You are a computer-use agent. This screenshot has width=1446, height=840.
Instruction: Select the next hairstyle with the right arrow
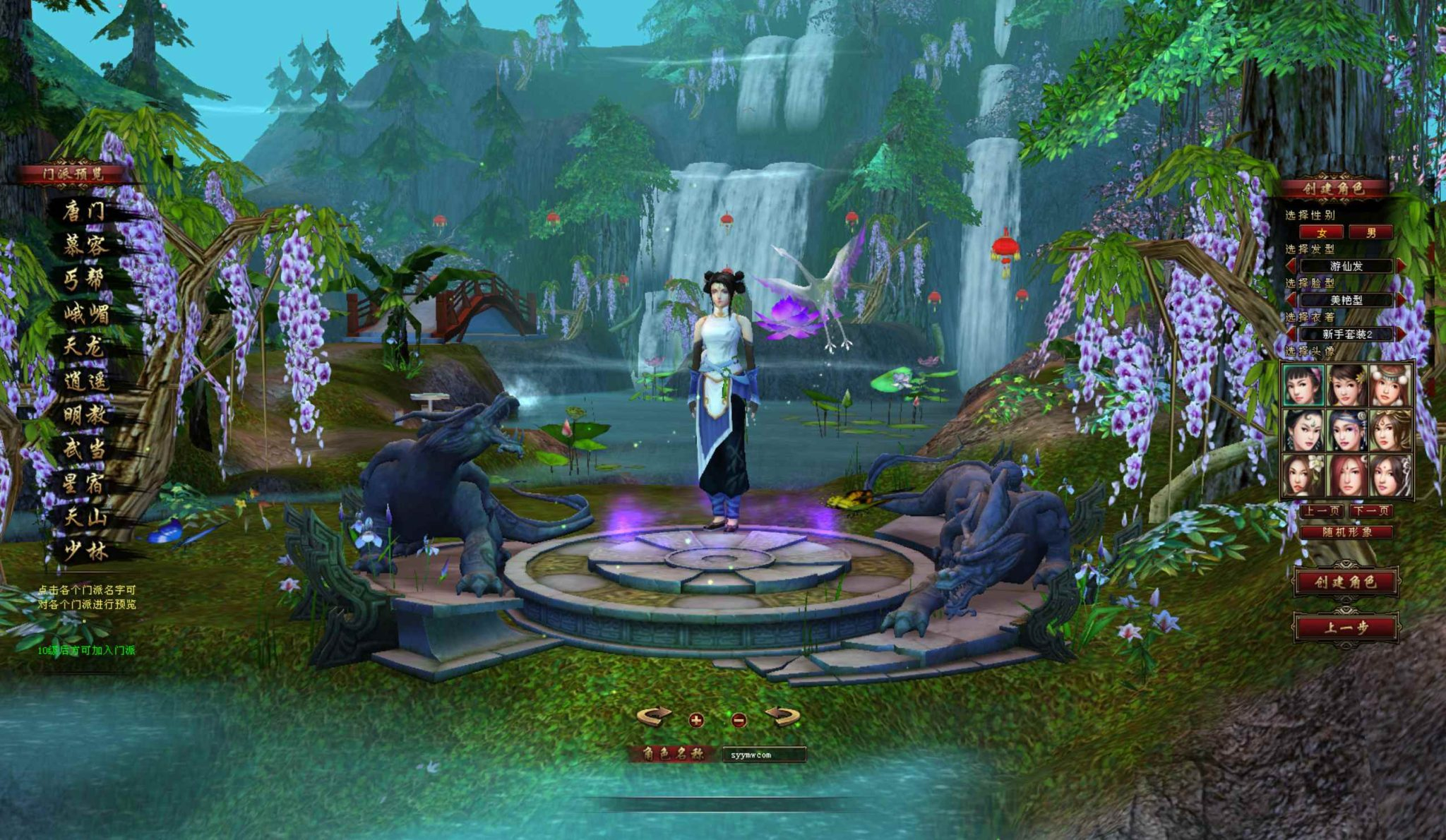(x=1402, y=266)
